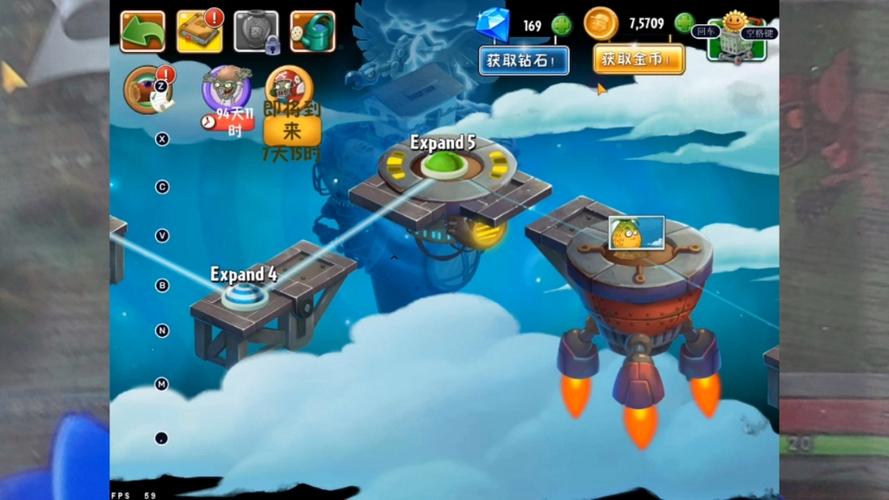The height and width of the screenshot is (500, 889).
Task: Select the Expand 4 level node
Action: point(244,294)
